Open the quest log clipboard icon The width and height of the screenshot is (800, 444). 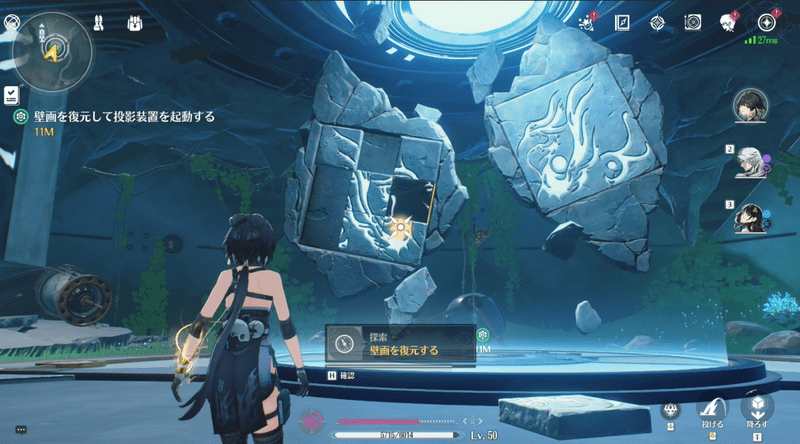(x=12, y=94)
